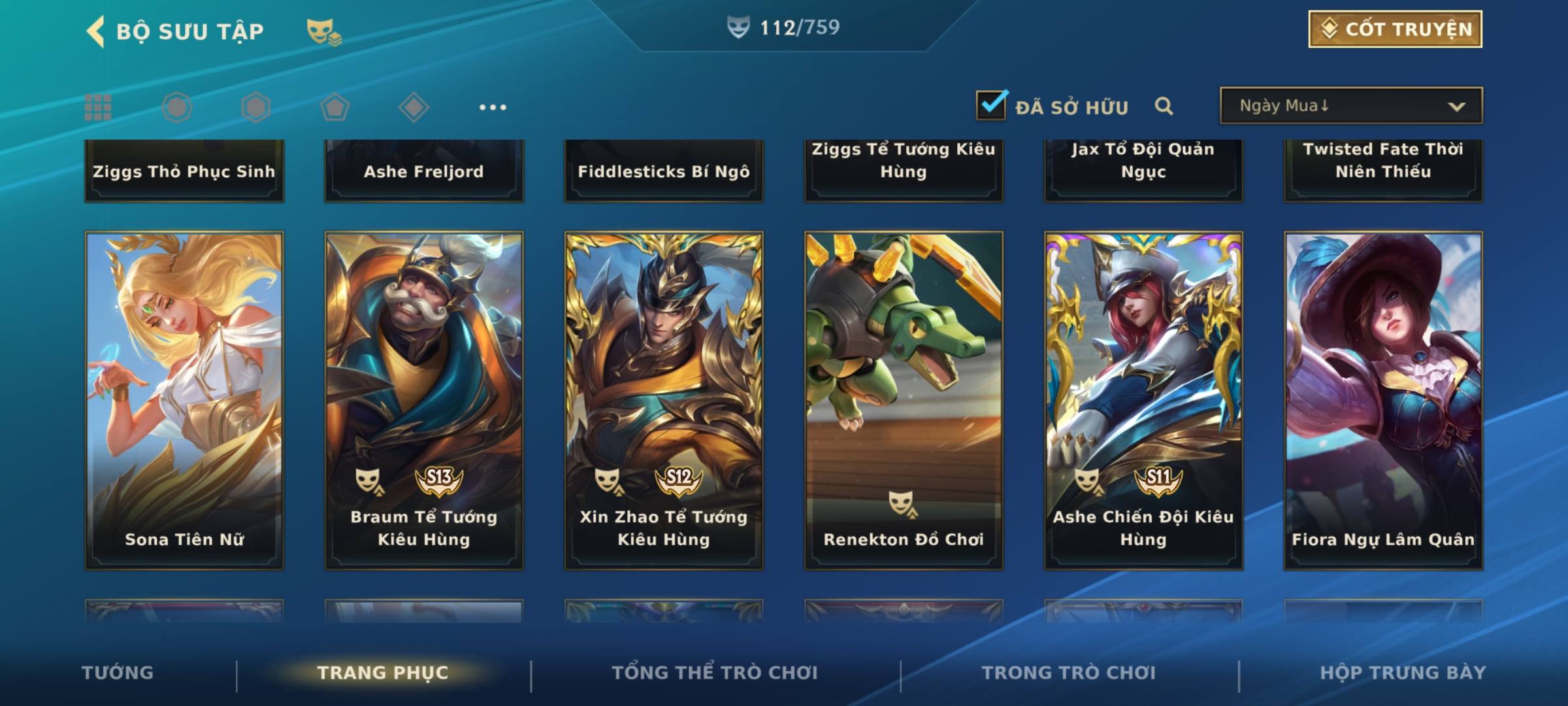Click the mask with coins icon
The width and height of the screenshot is (1568, 706).
[323, 31]
